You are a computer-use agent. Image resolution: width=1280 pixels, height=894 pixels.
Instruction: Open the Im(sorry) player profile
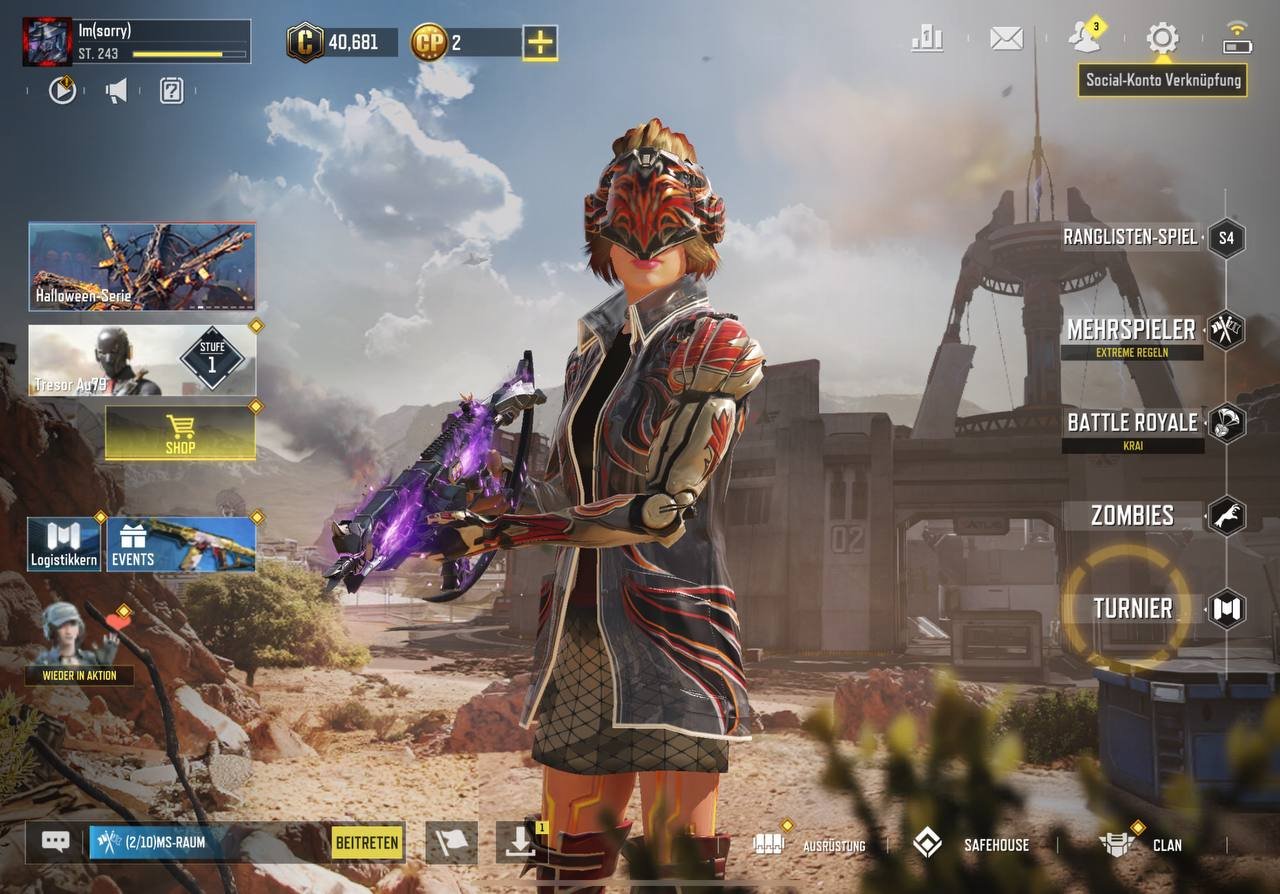click(47, 42)
